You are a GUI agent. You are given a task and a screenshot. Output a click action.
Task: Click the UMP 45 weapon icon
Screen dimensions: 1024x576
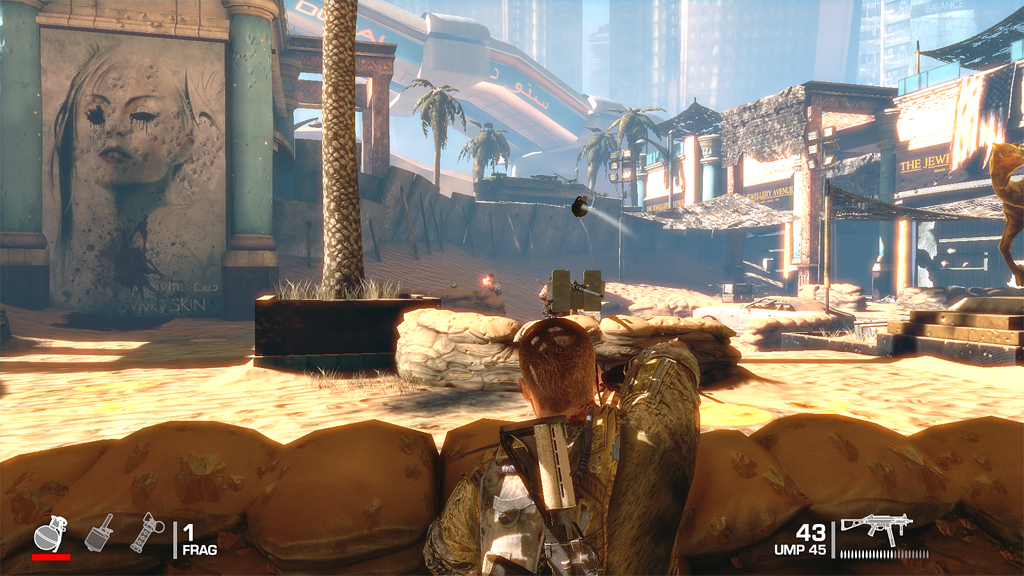(x=878, y=528)
